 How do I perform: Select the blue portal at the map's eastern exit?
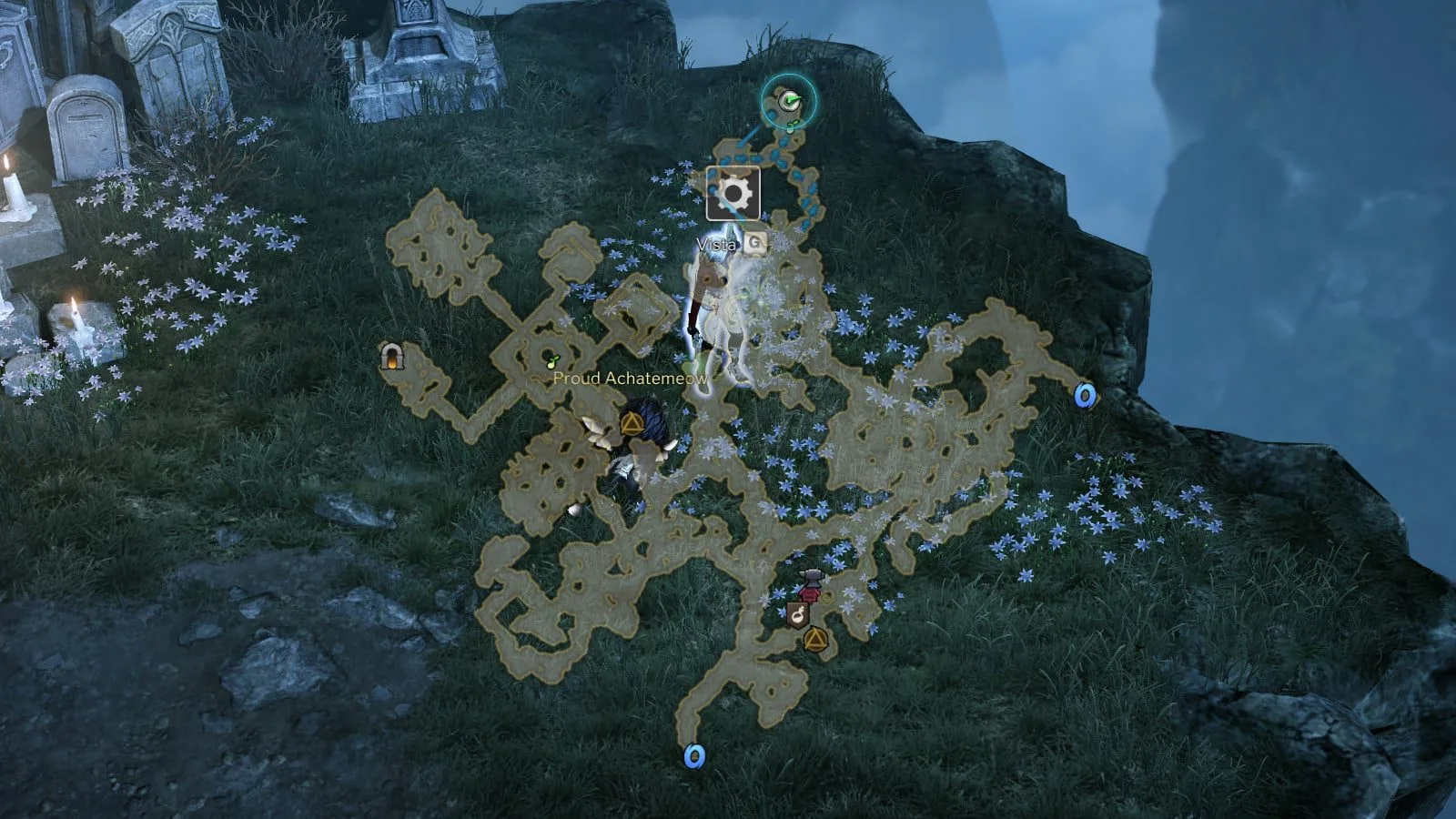[x=1084, y=395]
